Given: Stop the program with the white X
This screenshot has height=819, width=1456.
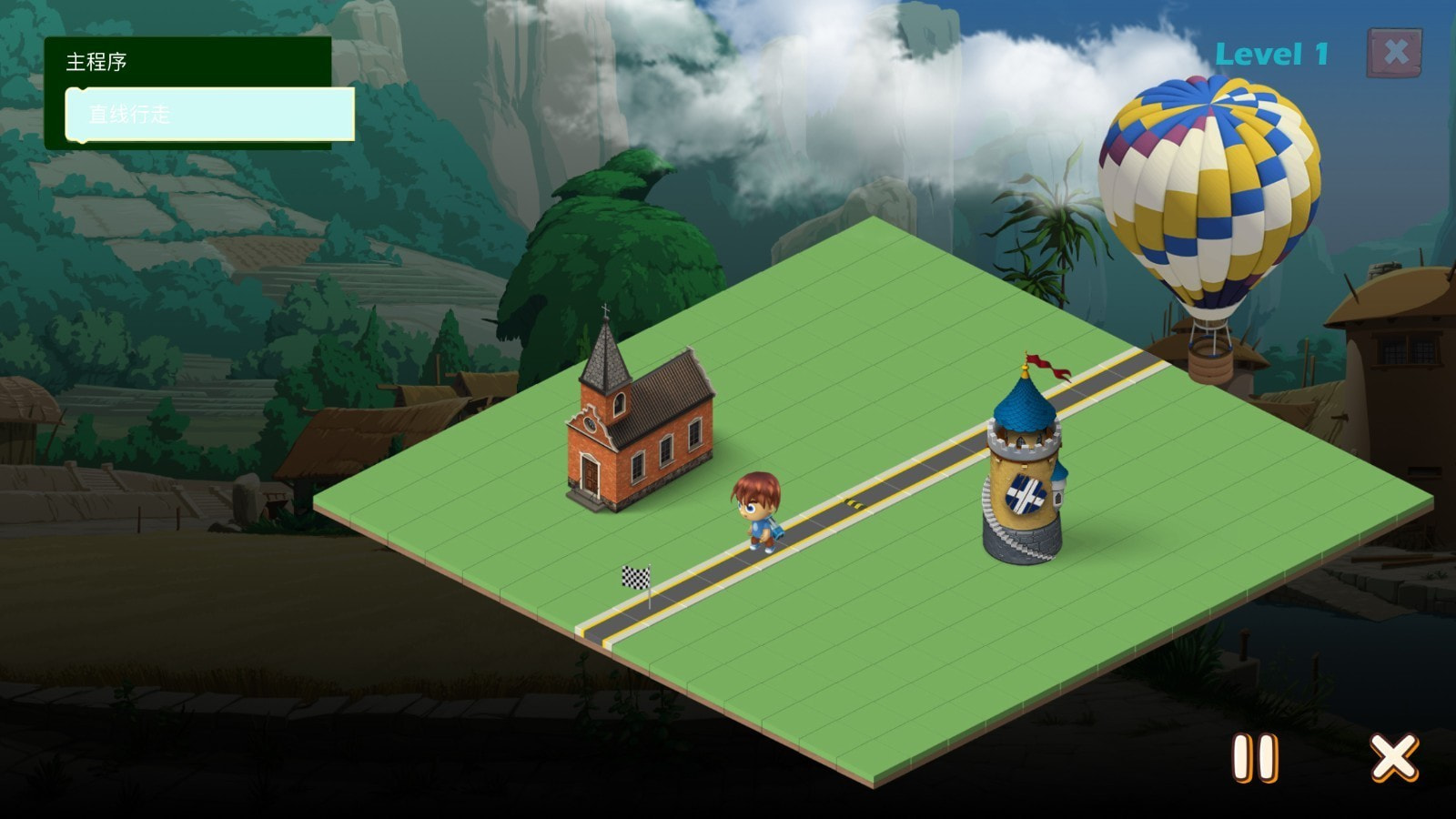Looking at the screenshot, I should [x=1393, y=757].
